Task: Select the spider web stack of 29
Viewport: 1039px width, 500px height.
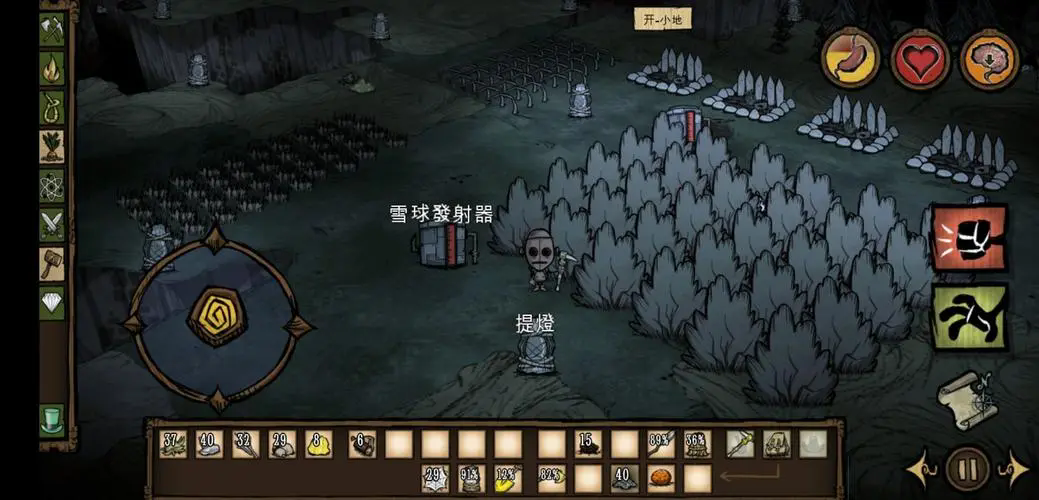Action: pos(435,478)
